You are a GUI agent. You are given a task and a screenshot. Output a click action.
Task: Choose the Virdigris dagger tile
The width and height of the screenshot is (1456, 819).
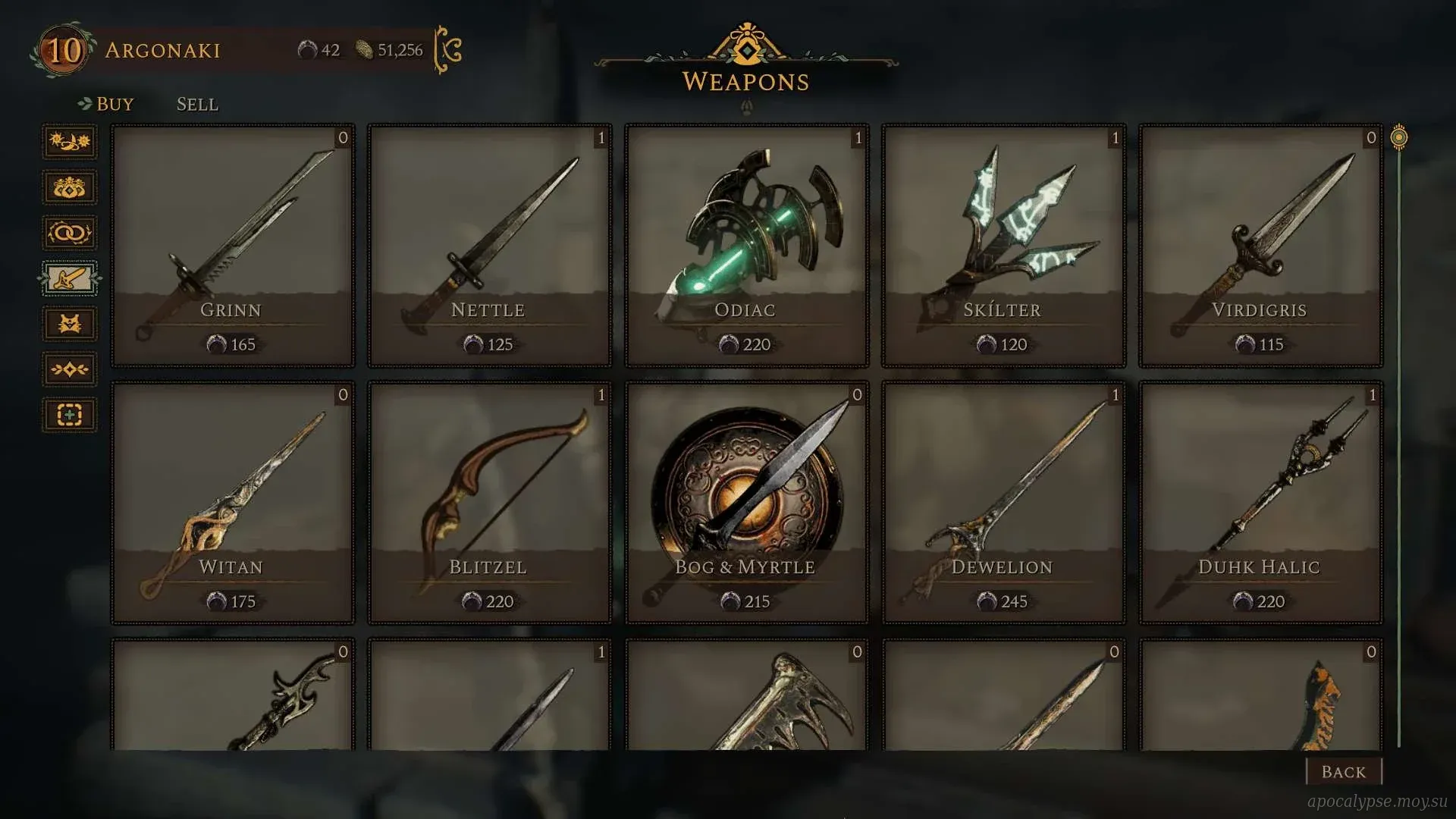(x=1260, y=246)
